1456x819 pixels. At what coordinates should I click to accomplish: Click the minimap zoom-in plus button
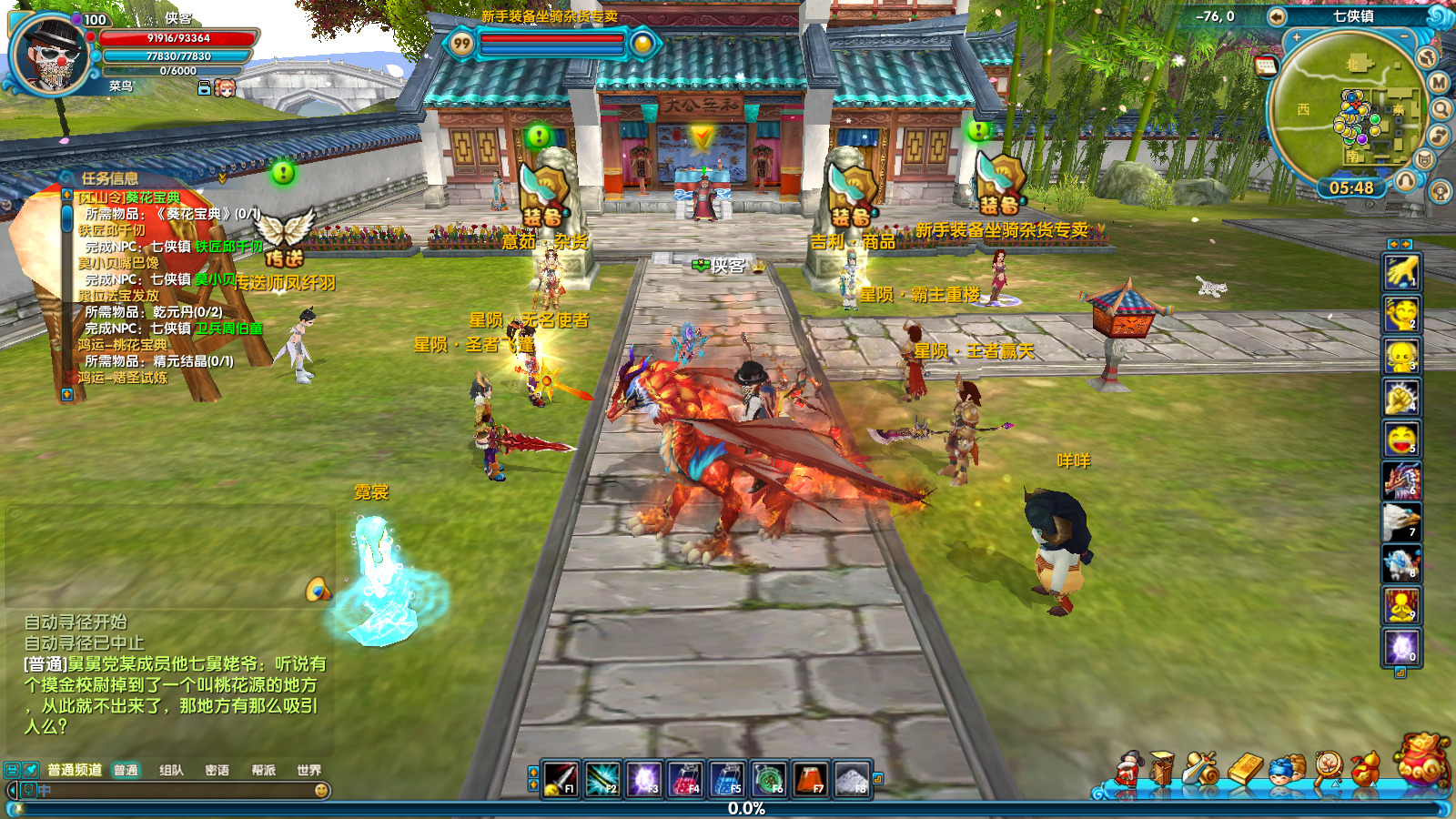pos(1296,38)
